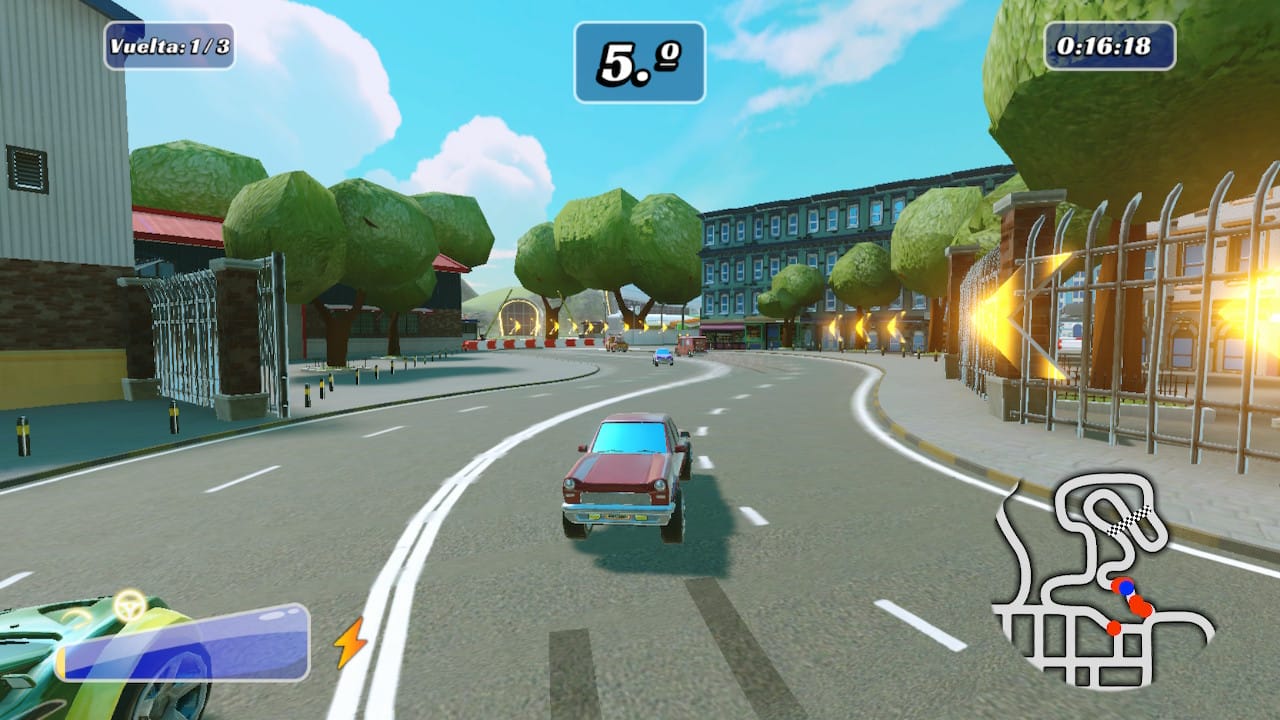Select the glowing steering wheel icon
The image size is (1280, 720).
click(128, 605)
